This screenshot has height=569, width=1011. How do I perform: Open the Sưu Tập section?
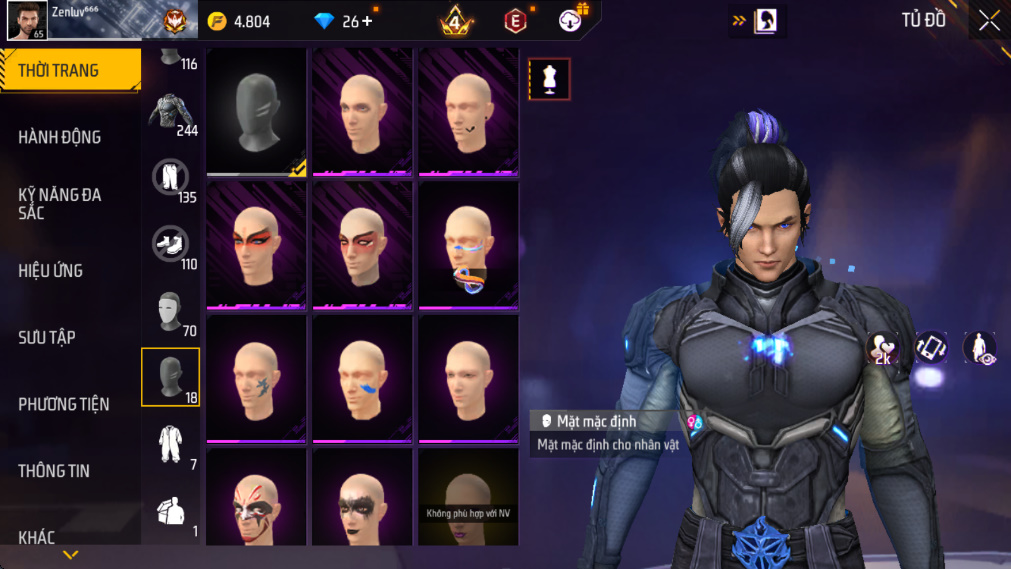click(47, 337)
